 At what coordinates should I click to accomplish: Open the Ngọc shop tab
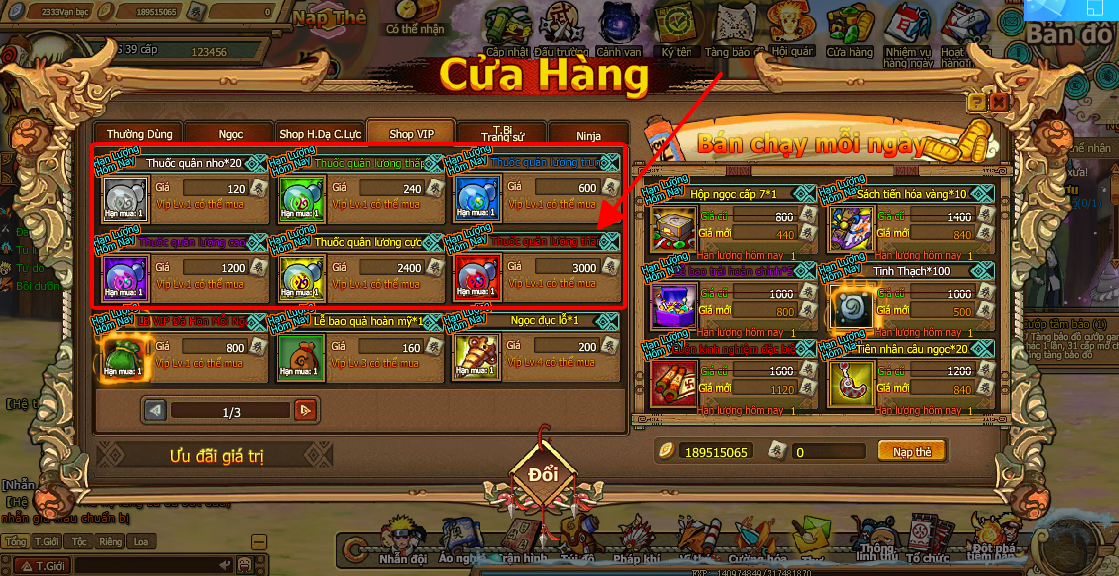(x=230, y=134)
